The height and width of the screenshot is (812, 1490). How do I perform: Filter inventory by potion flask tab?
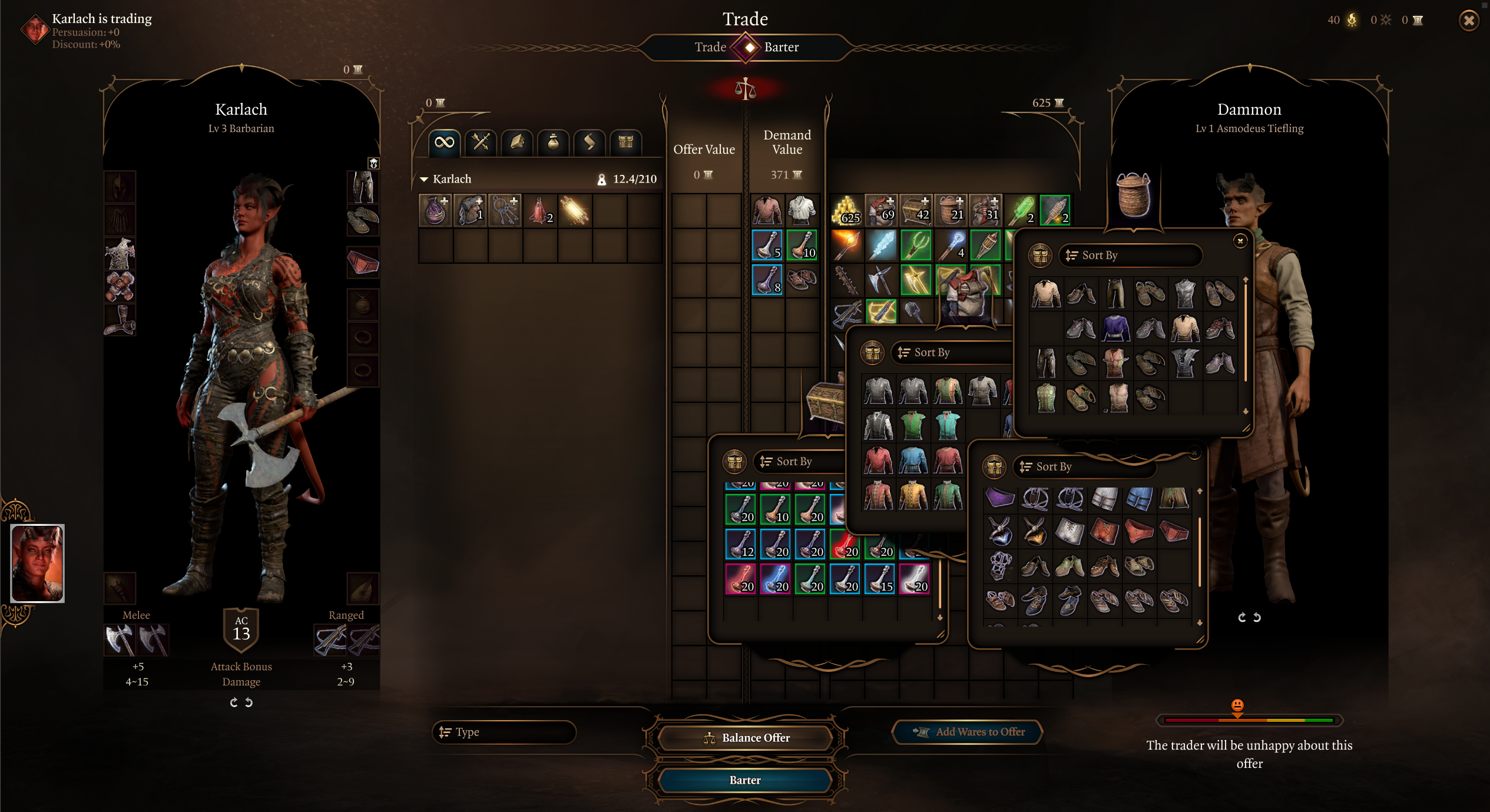[x=553, y=142]
